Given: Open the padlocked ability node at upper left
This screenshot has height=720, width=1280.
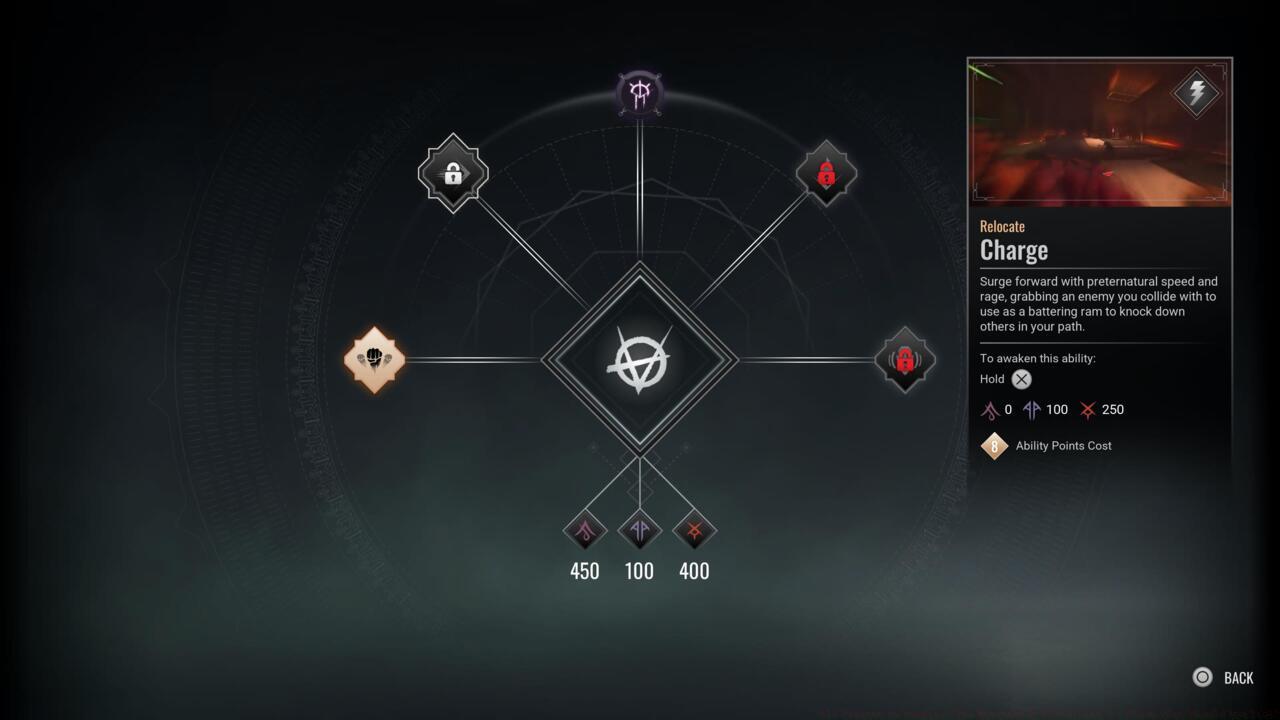Looking at the screenshot, I should (453, 173).
